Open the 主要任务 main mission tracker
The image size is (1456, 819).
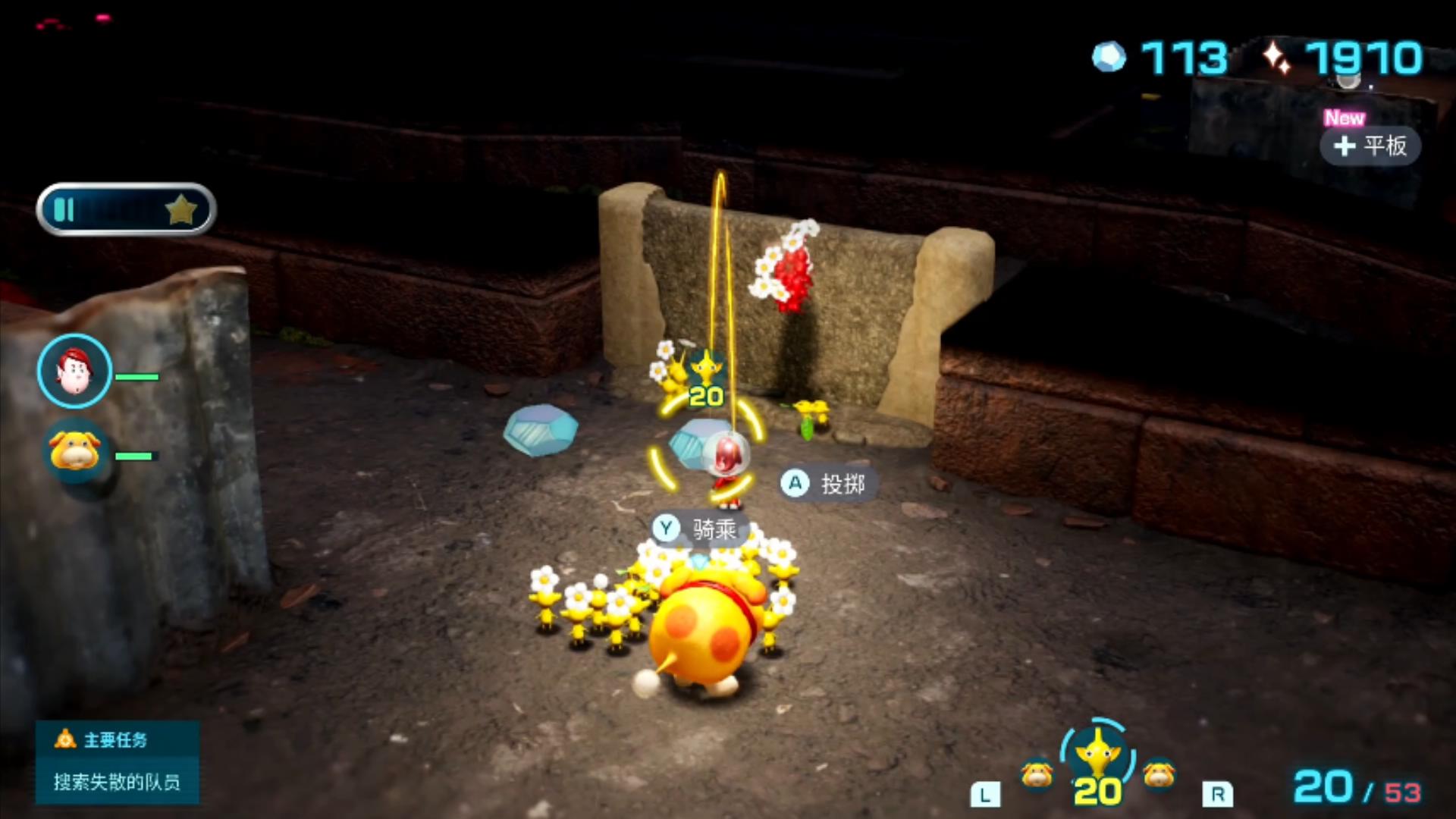click(x=117, y=761)
